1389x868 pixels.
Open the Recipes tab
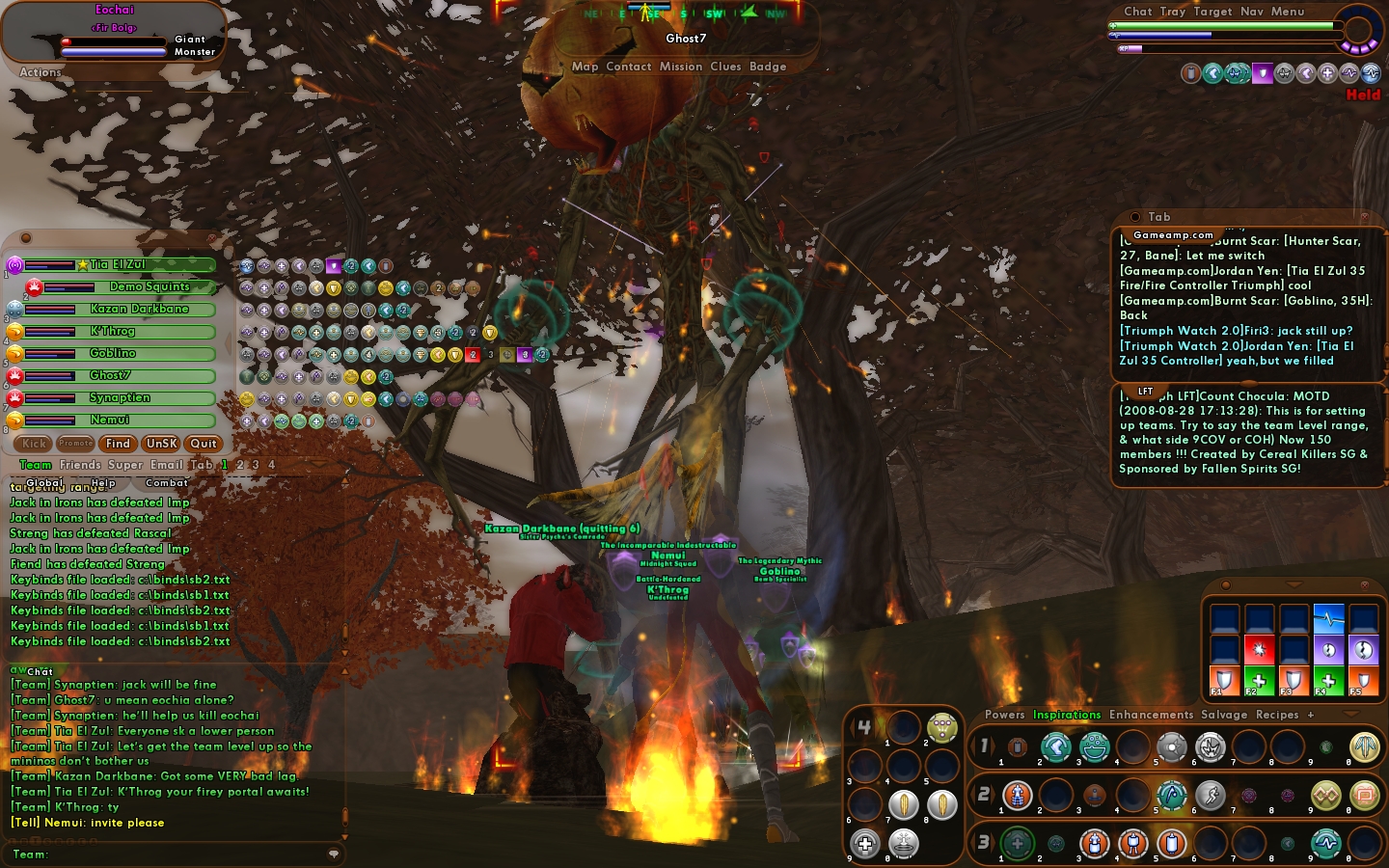(x=1277, y=715)
